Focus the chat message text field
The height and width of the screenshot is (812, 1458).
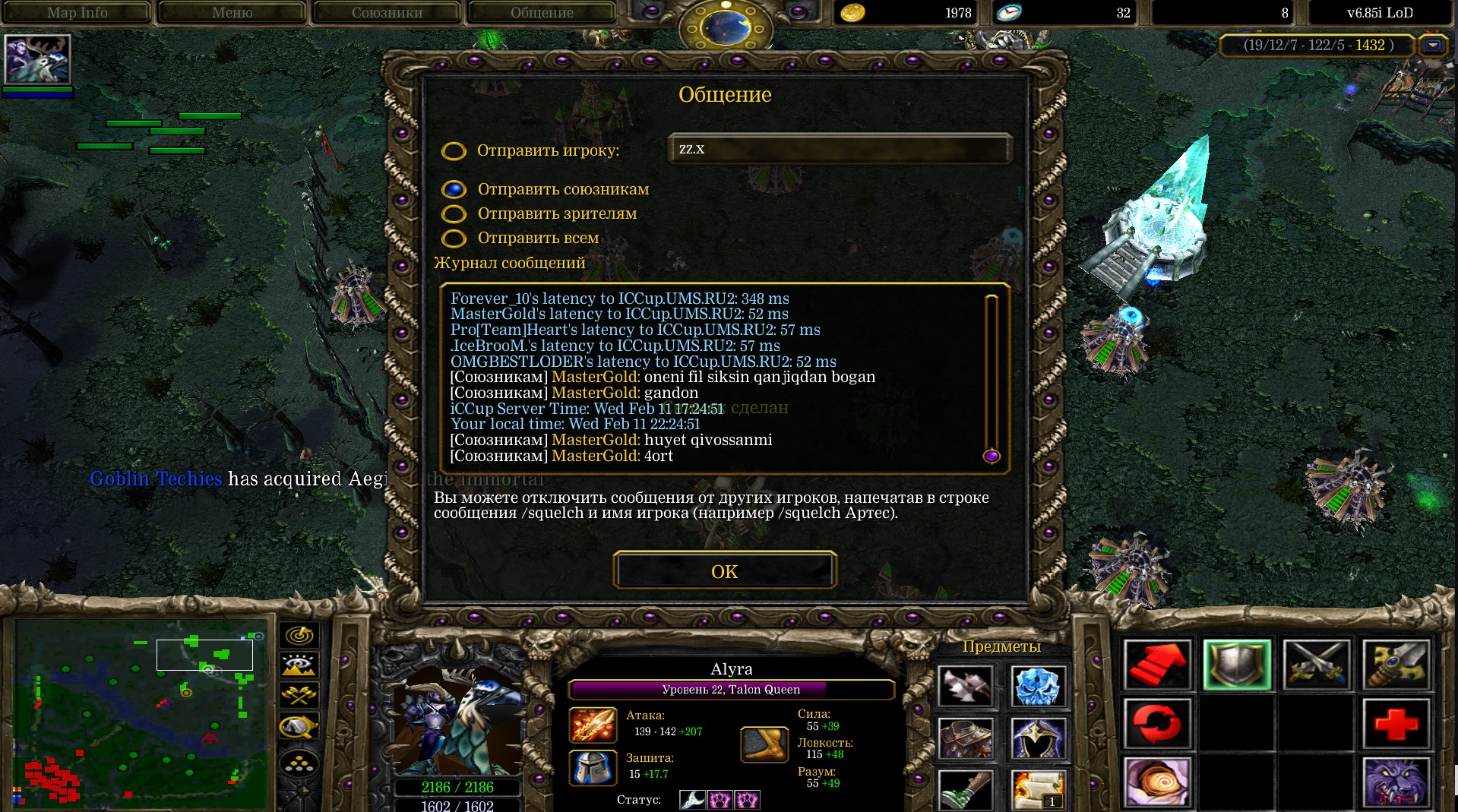[x=839, y=149]
